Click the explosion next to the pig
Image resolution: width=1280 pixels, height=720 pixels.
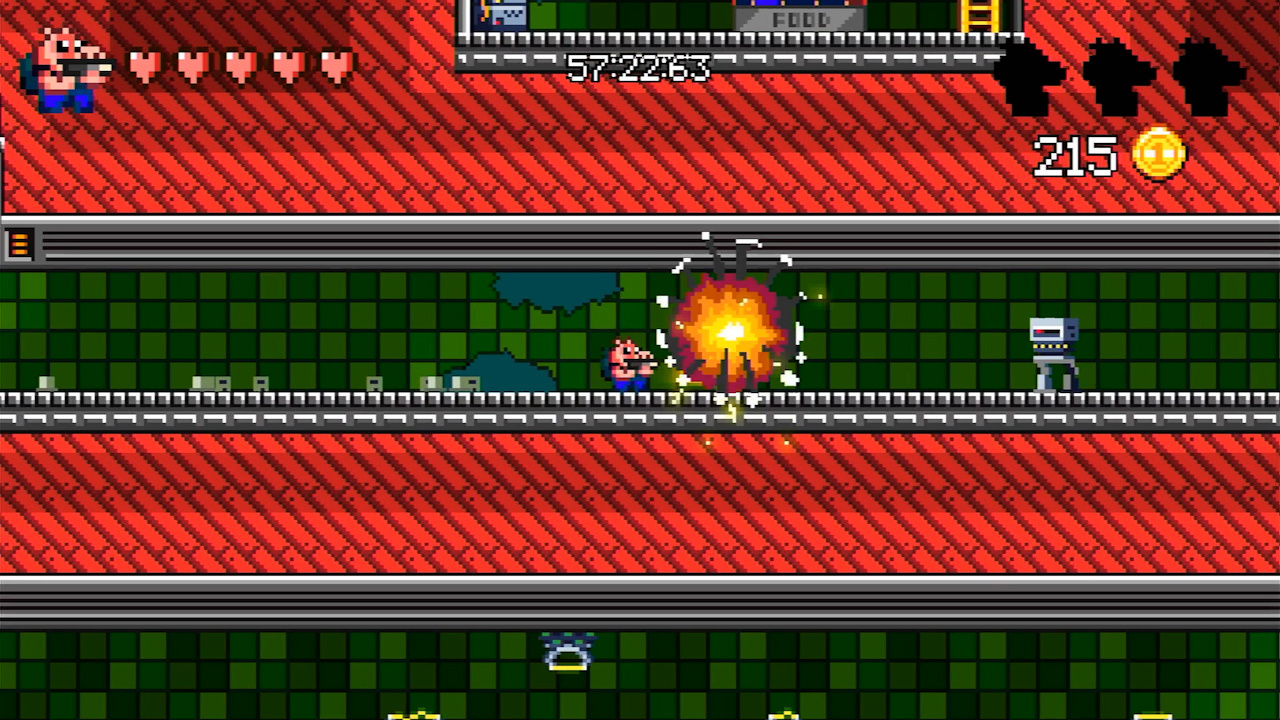tap(730, 330)
